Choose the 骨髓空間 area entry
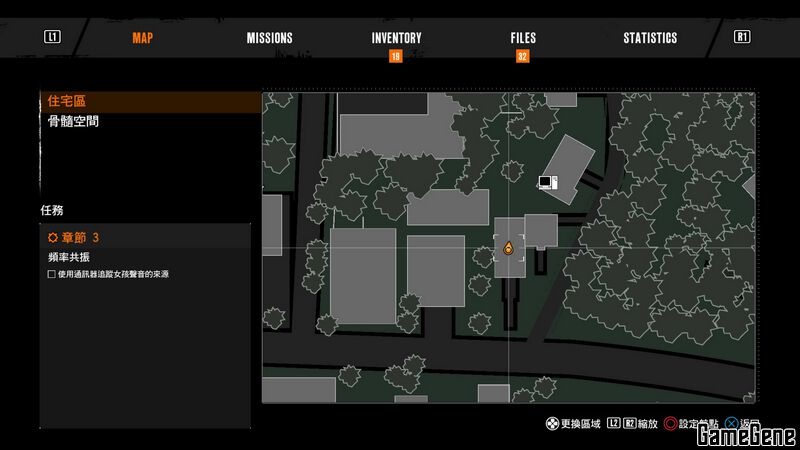Screen dimensions: 800x450 coord(73,122)
